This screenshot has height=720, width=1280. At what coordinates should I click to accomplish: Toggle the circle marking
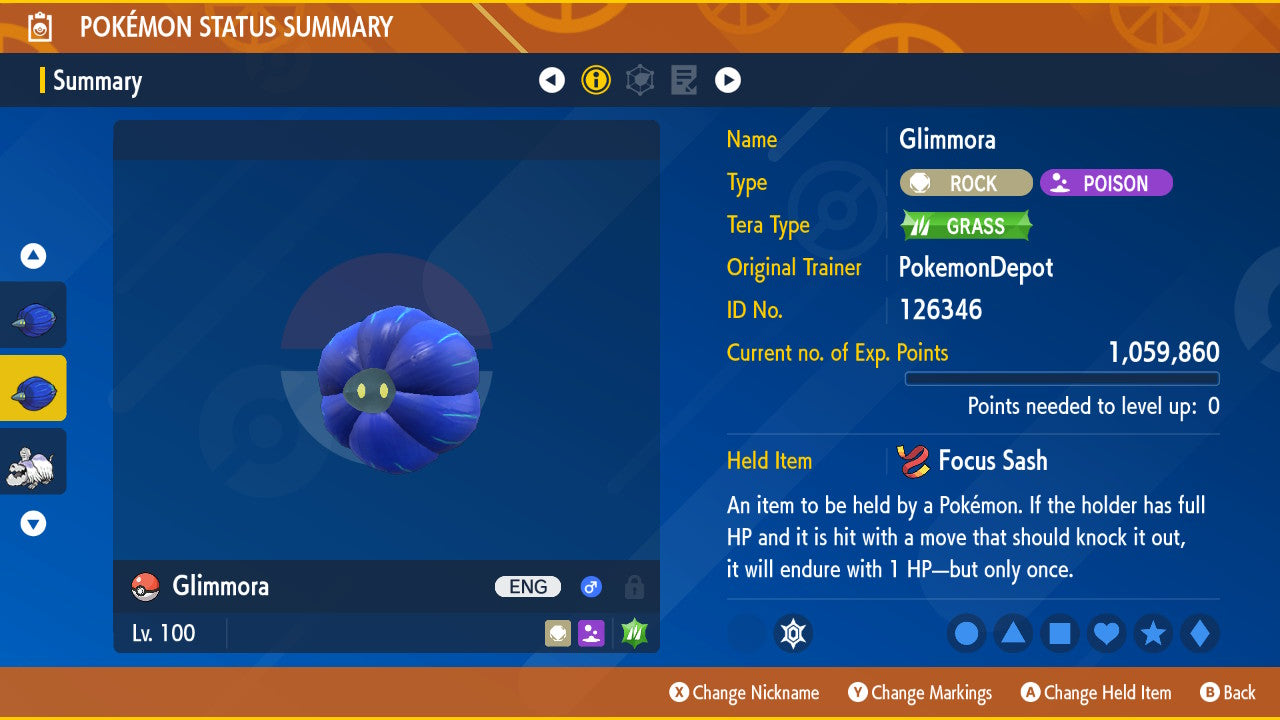tap(966, 633)
